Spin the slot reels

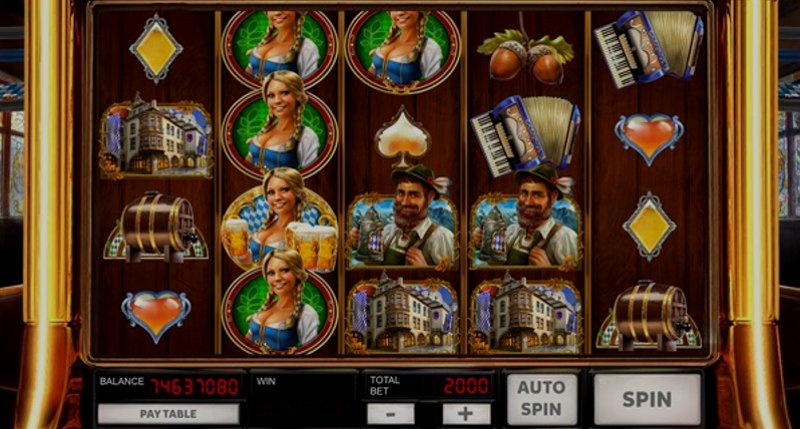click(x=646, y=399)
